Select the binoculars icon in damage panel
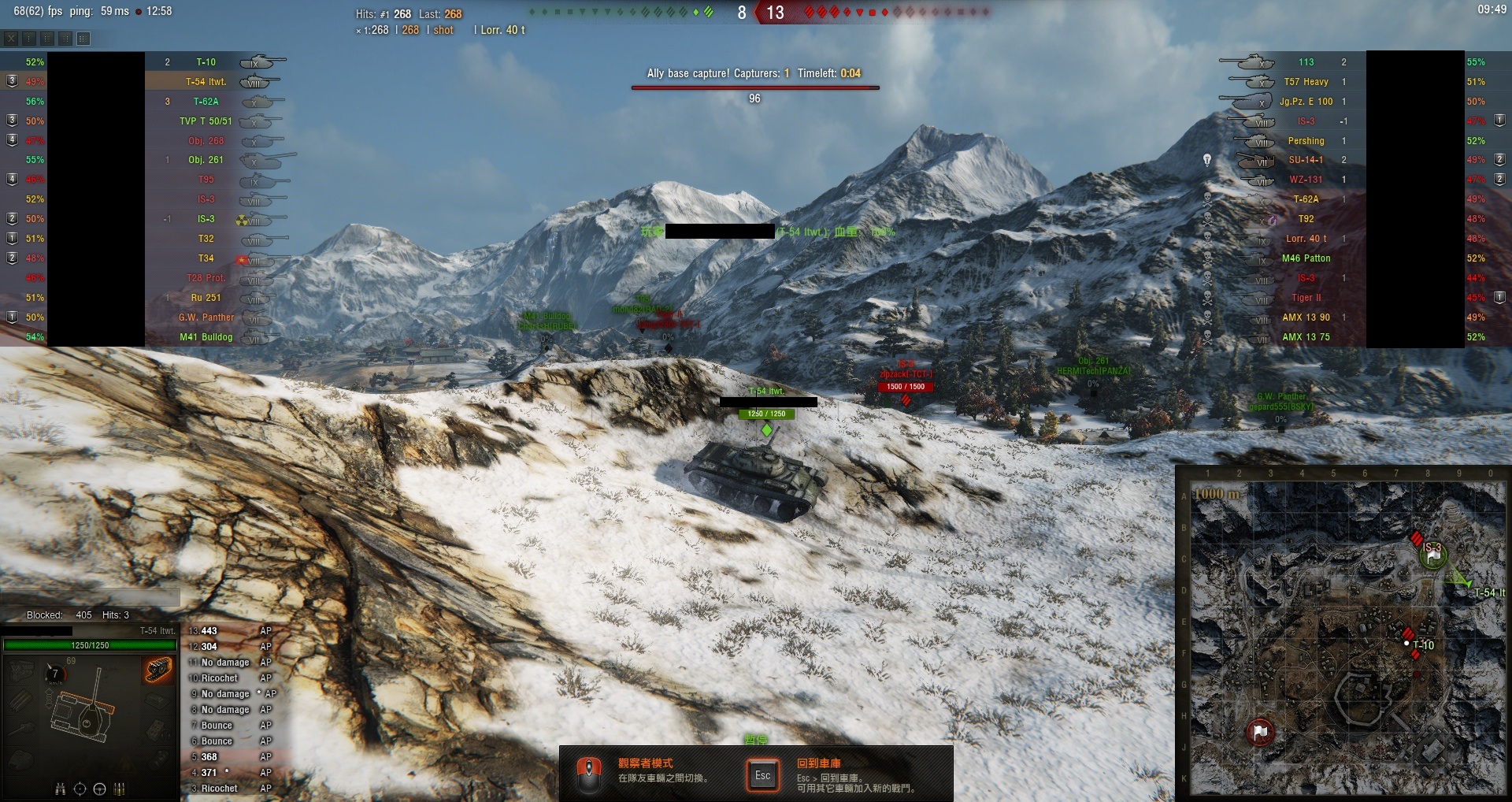1512x802 pixels. (61, 789)
